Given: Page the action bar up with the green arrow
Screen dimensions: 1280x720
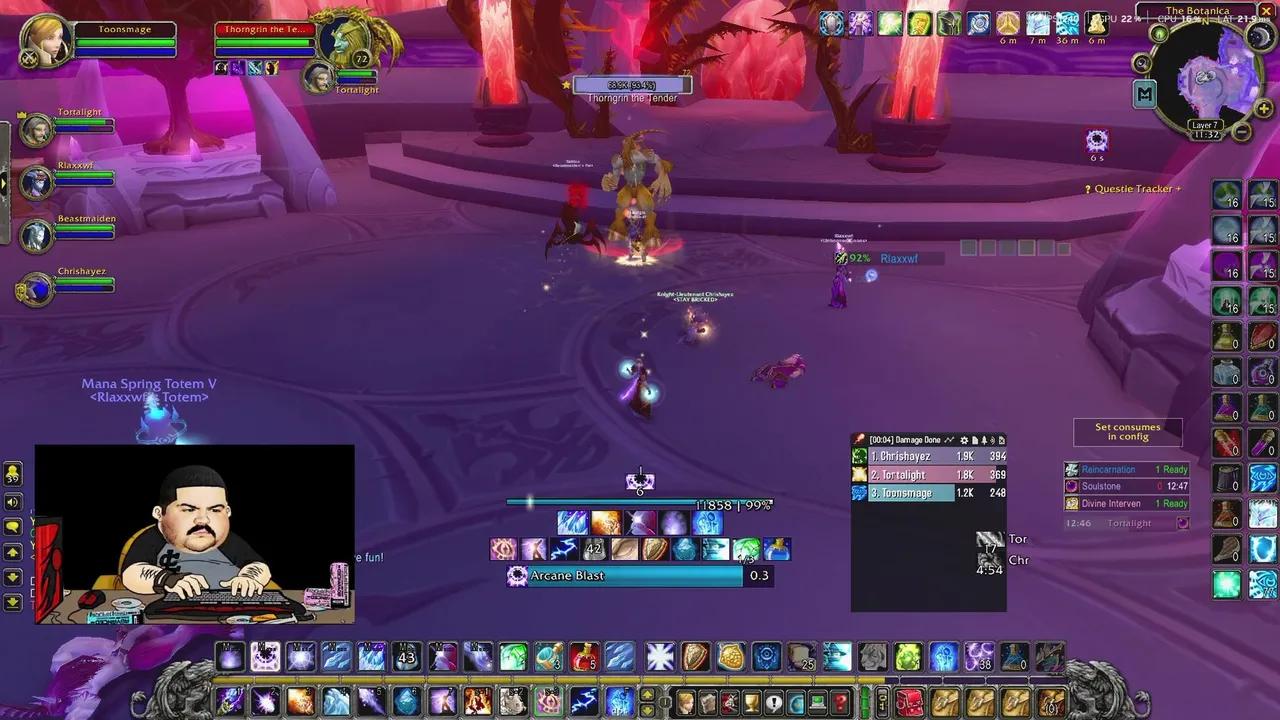Looking at the screenshot, I should click(x=11, y=549).
